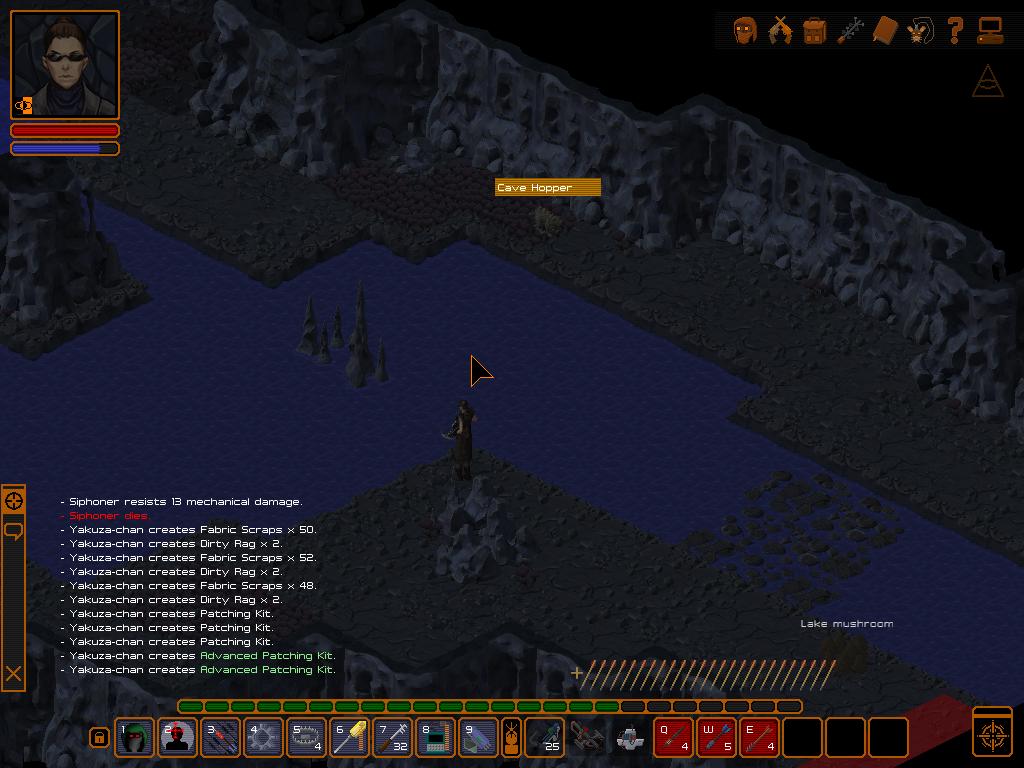Select hotbar slot 1 with green hooded figure

coord(135,738)
